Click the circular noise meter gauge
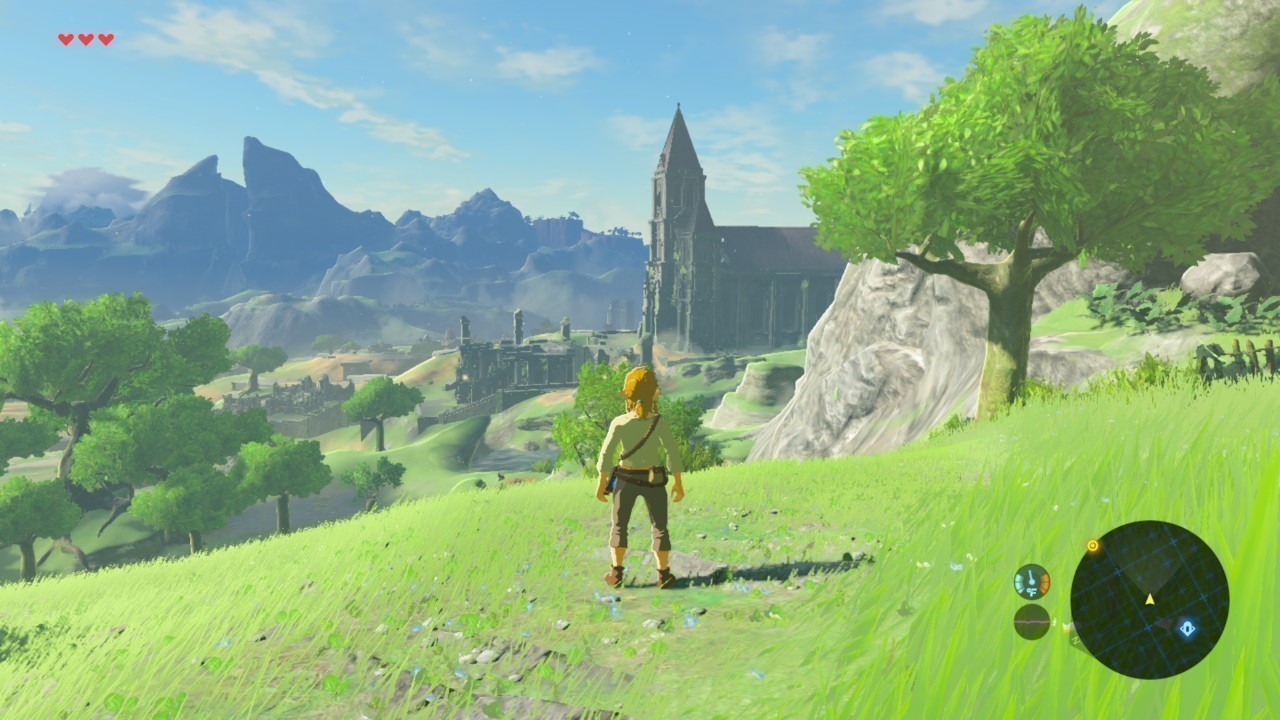 pyautogui.click(x=1031, y=623)
